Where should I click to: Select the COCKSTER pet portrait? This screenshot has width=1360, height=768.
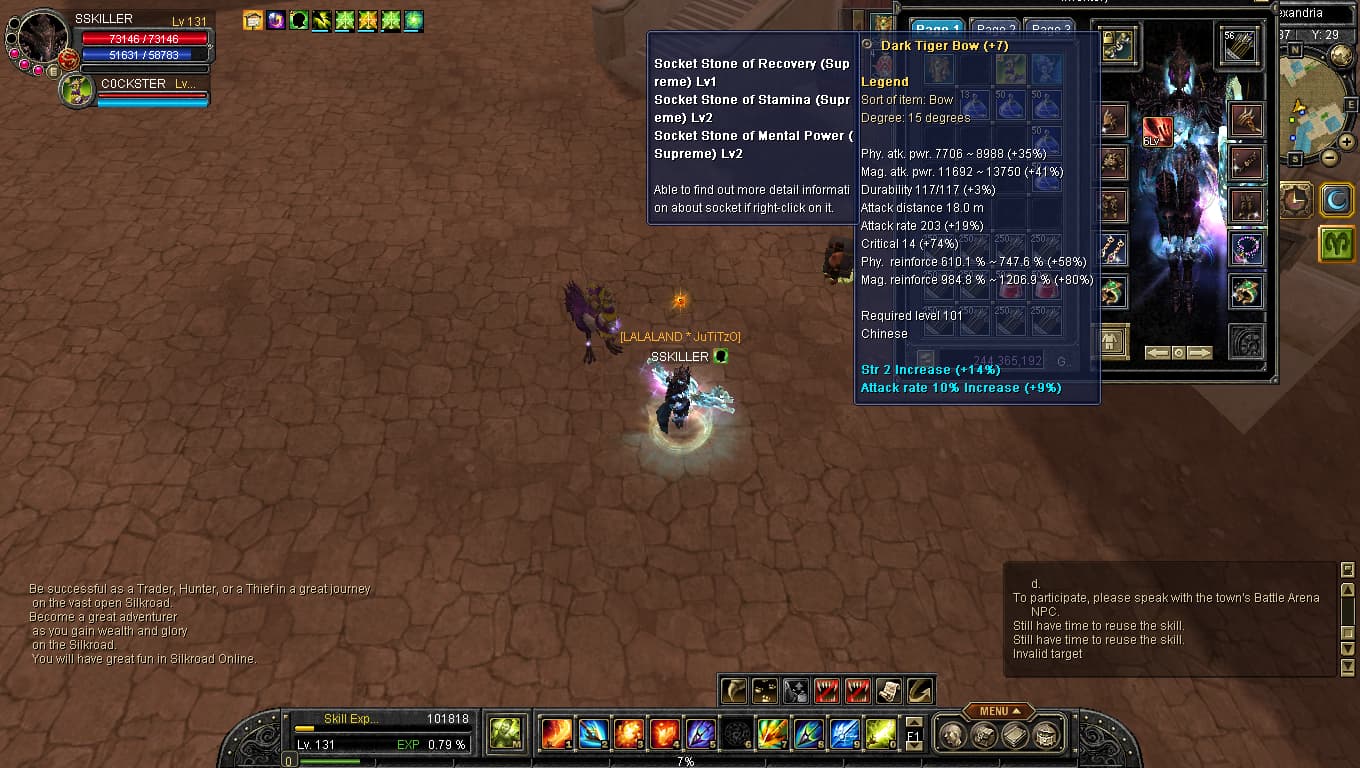(x=77, y=90)
